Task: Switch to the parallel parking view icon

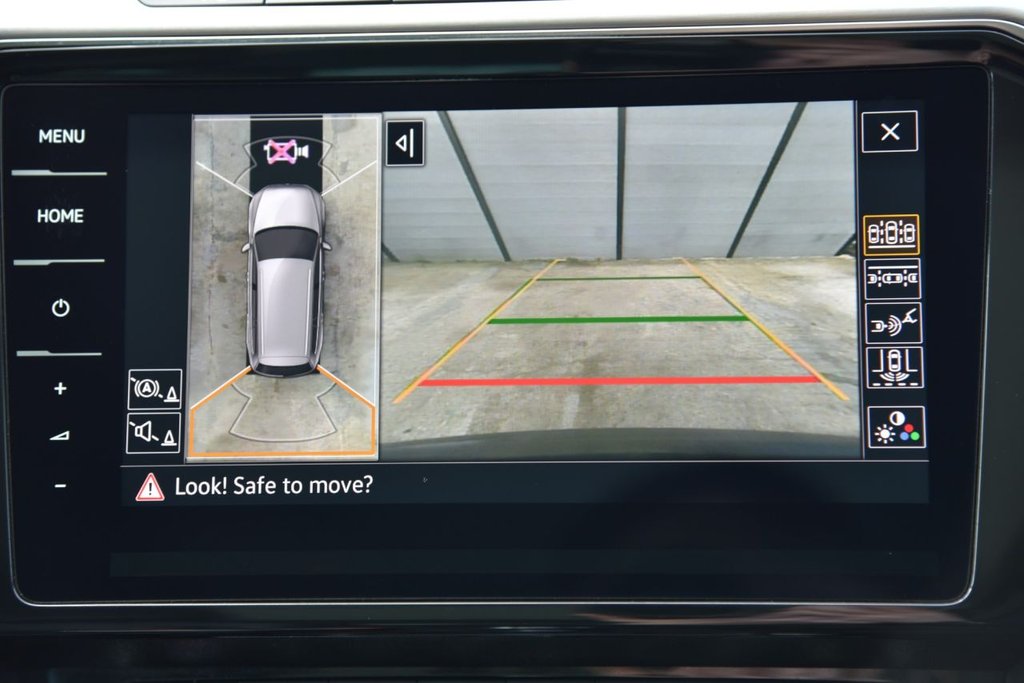Action: 891,279
